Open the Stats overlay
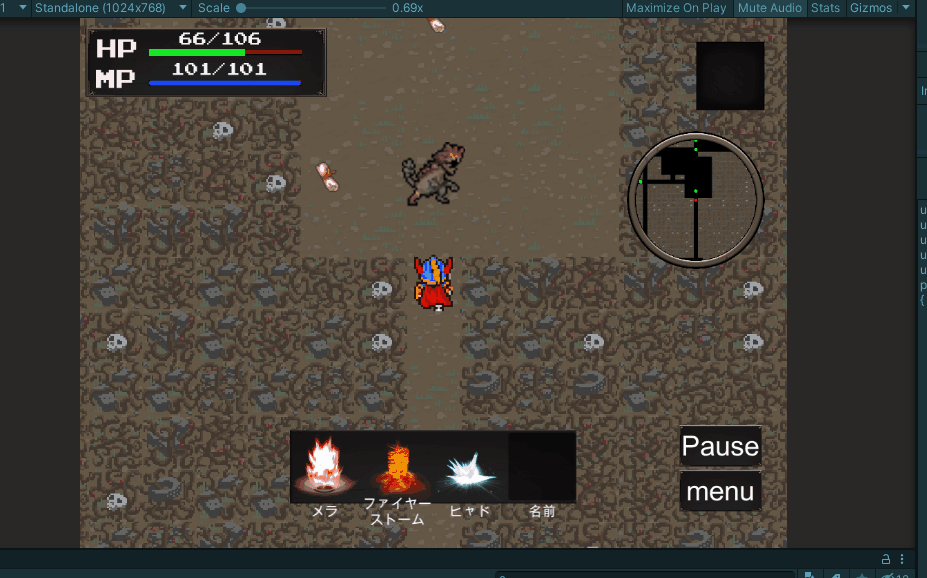Viewport: 927px width, 578px height. 825,8
